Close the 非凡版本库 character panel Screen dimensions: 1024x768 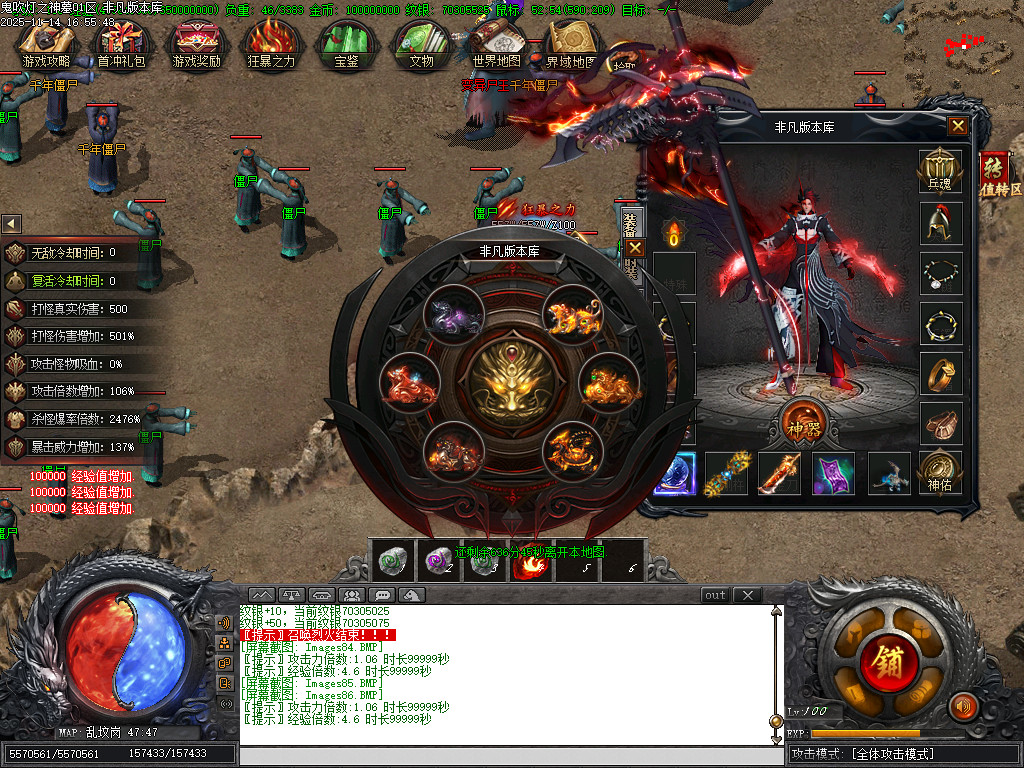958,126
